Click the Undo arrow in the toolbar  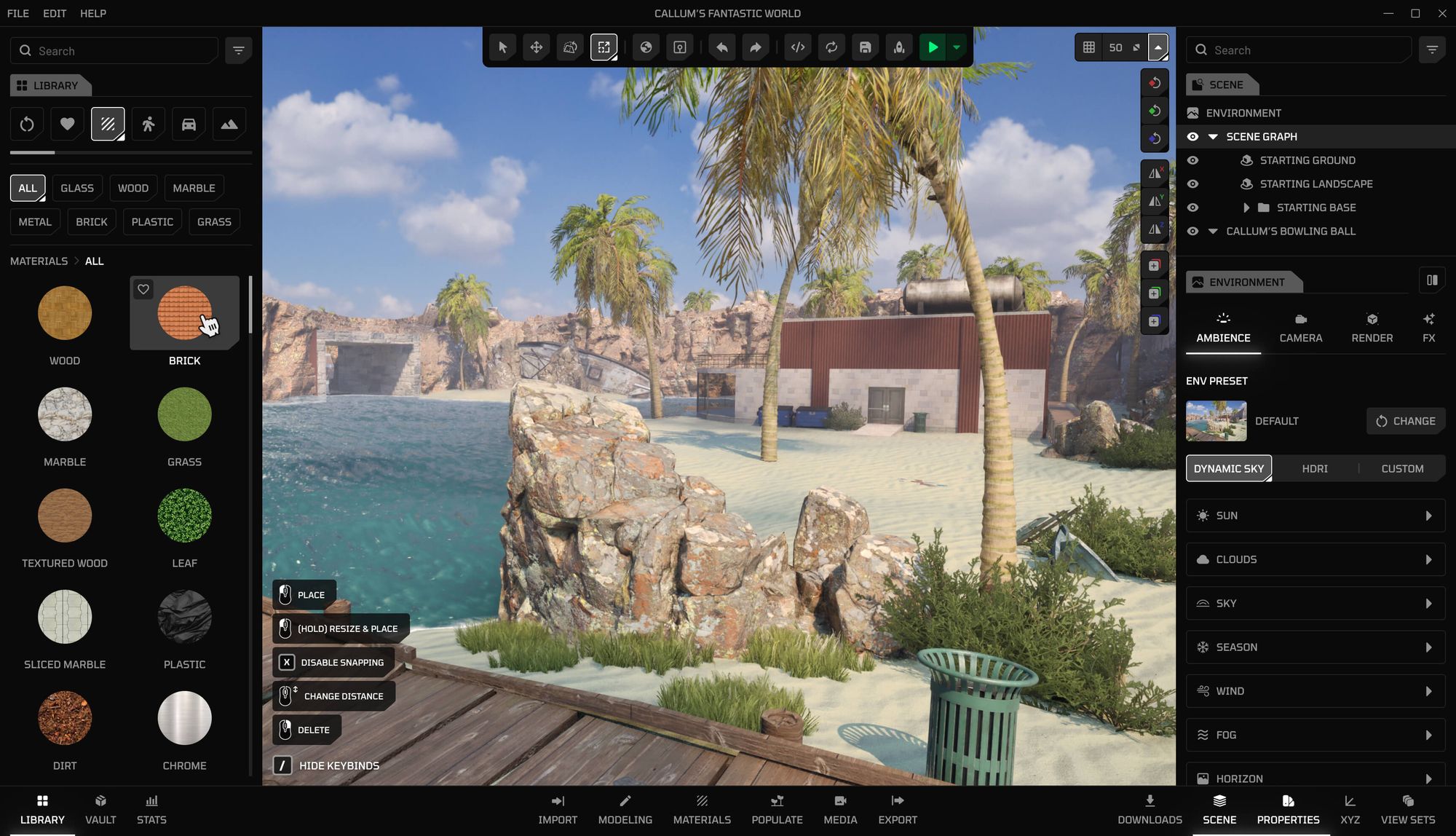[721, 47]
